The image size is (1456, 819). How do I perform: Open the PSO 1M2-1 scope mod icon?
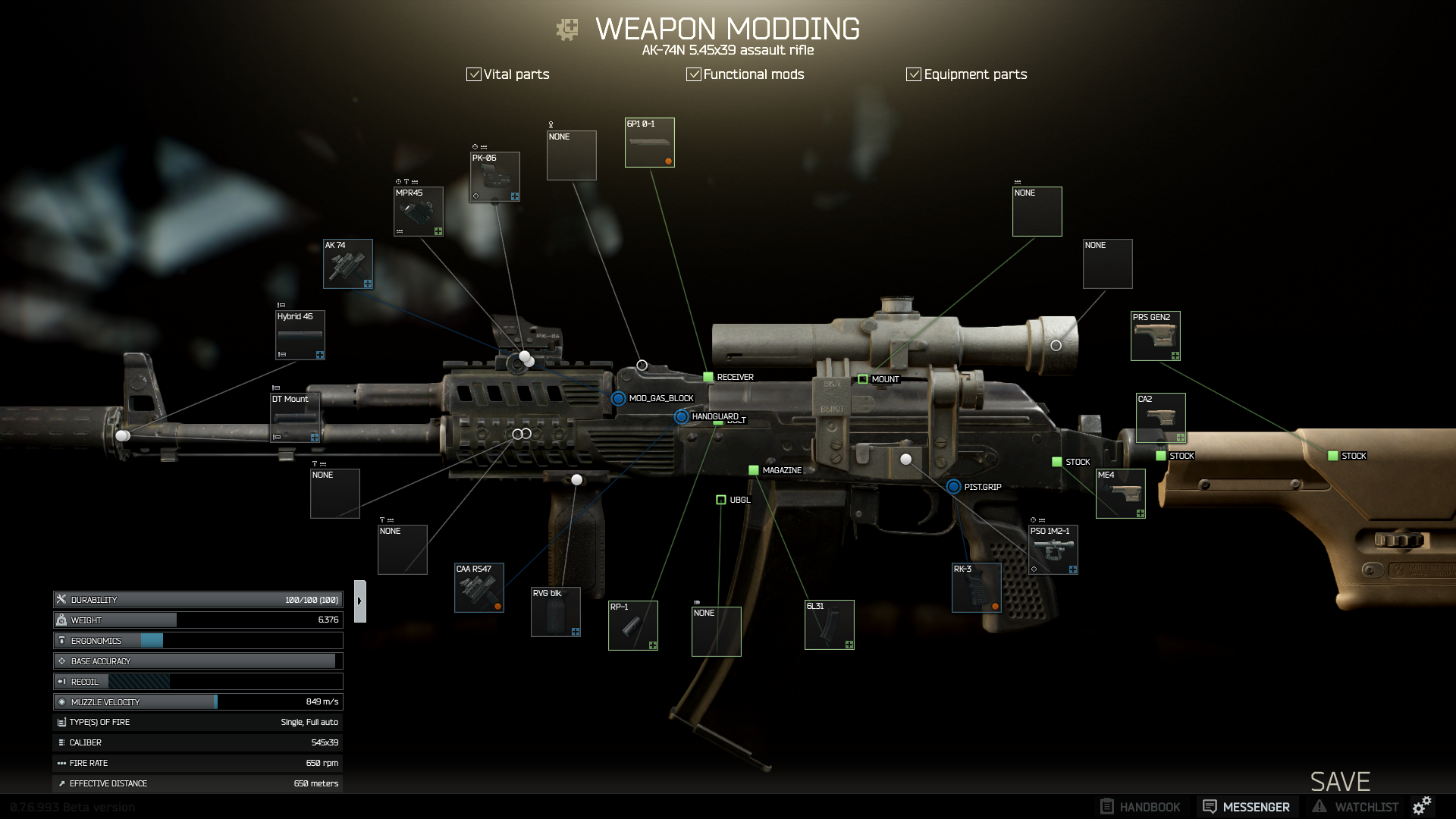click(1053, 548)
